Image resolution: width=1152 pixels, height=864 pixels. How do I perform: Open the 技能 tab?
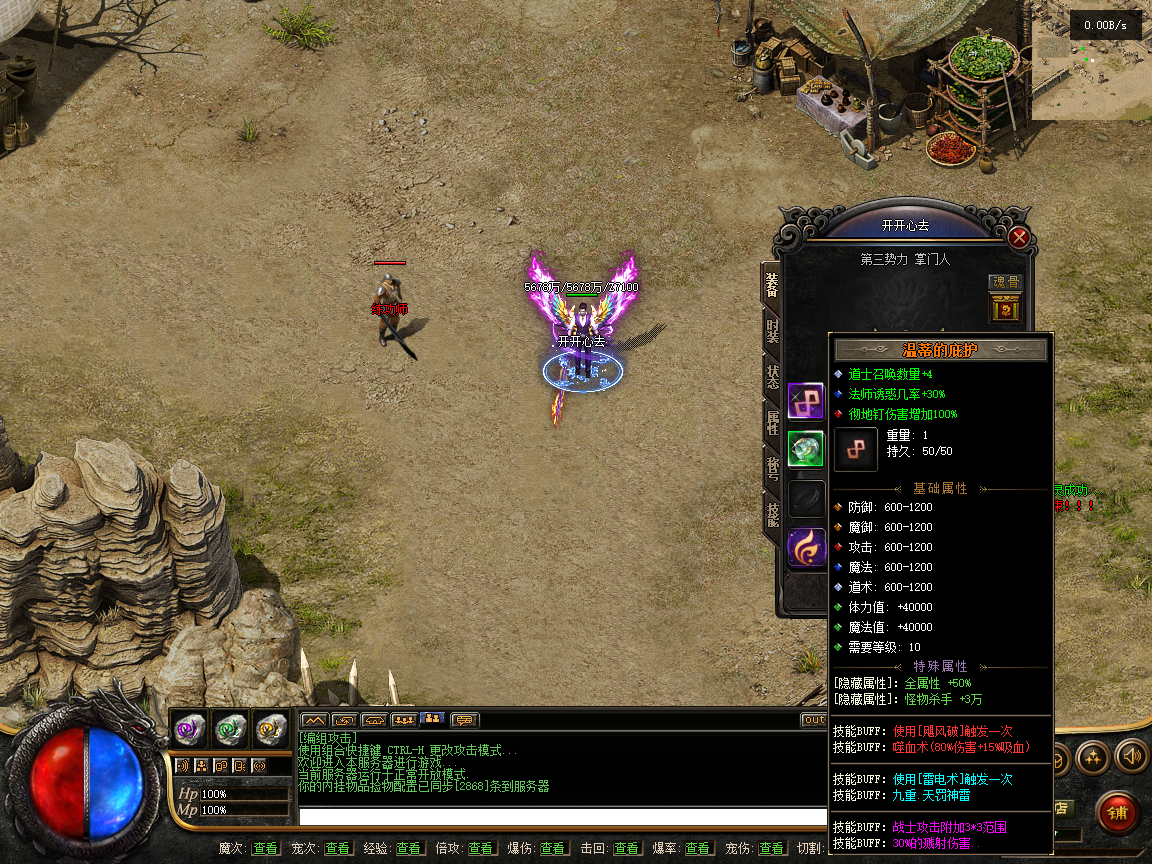(x=772, y=513)
